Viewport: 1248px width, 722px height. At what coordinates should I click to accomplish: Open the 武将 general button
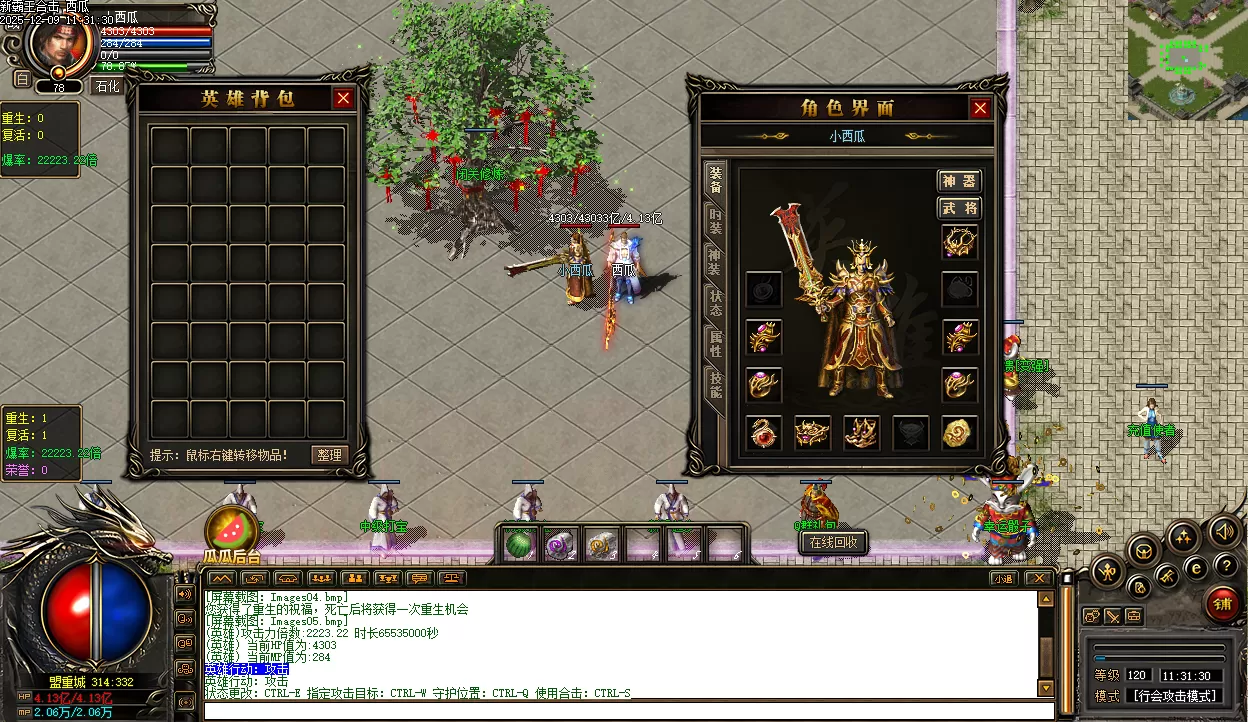[959, 208]
